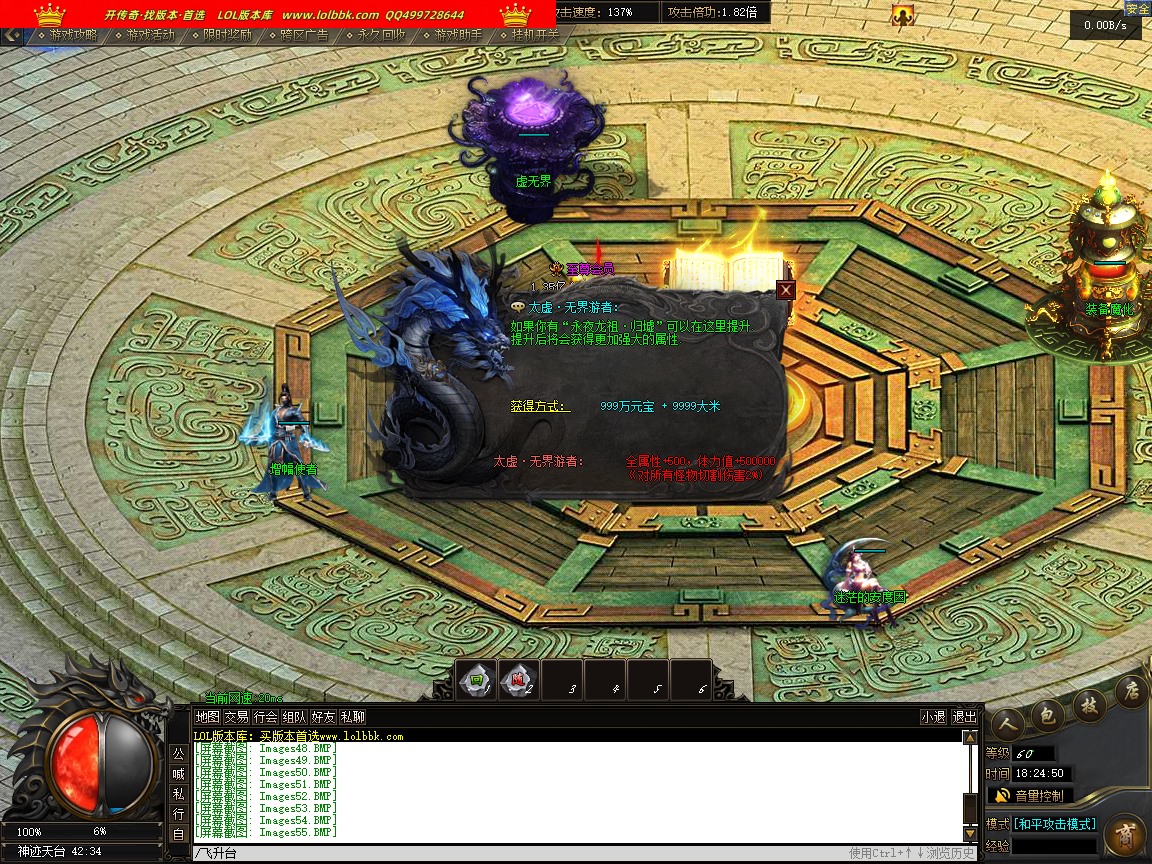Viewport: 1152px width, 864px height.
Task: Open the 游戏攻略 menu
Action: [x=73, y=35]
